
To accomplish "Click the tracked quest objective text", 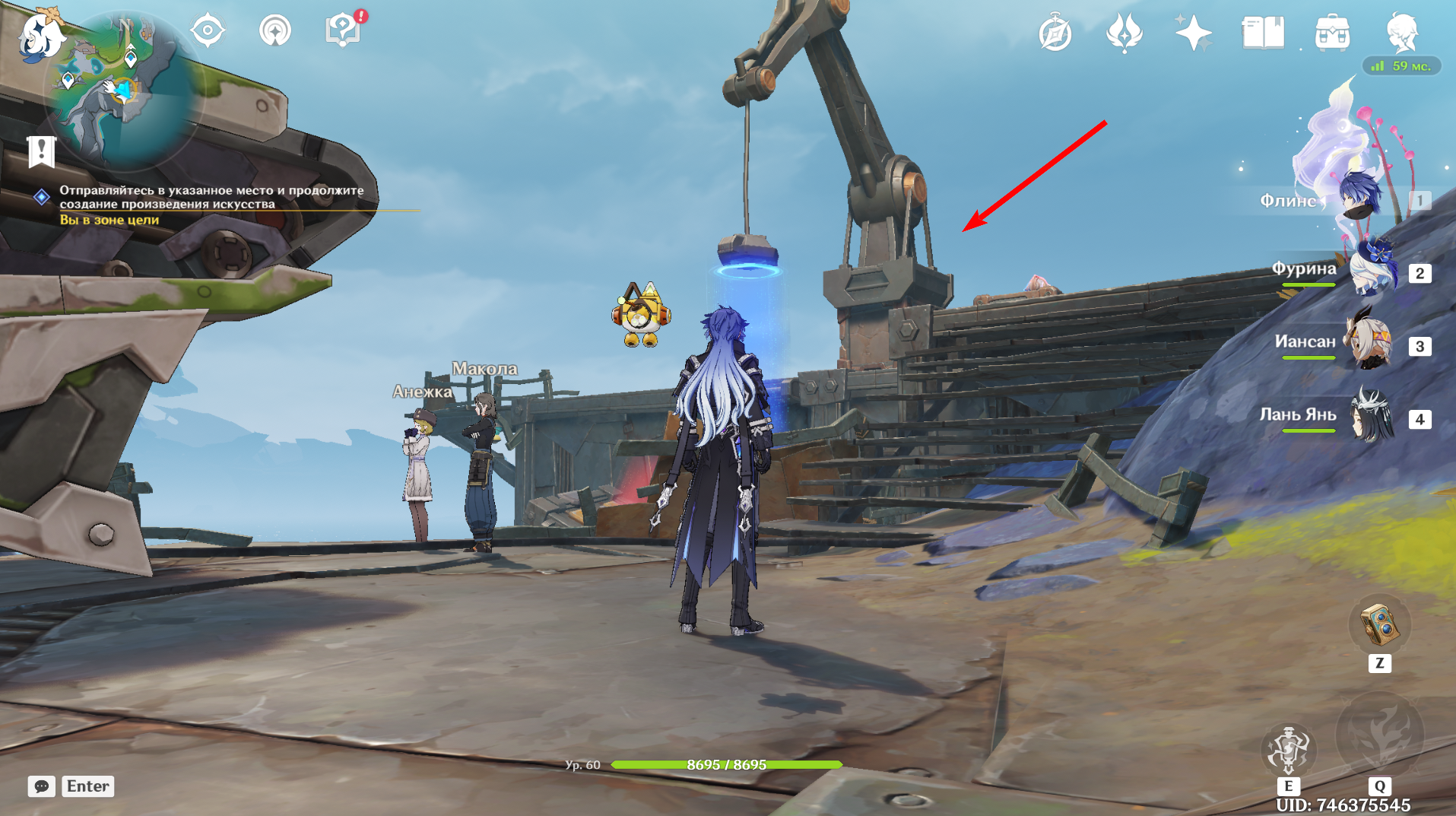I will coord(211,197).
